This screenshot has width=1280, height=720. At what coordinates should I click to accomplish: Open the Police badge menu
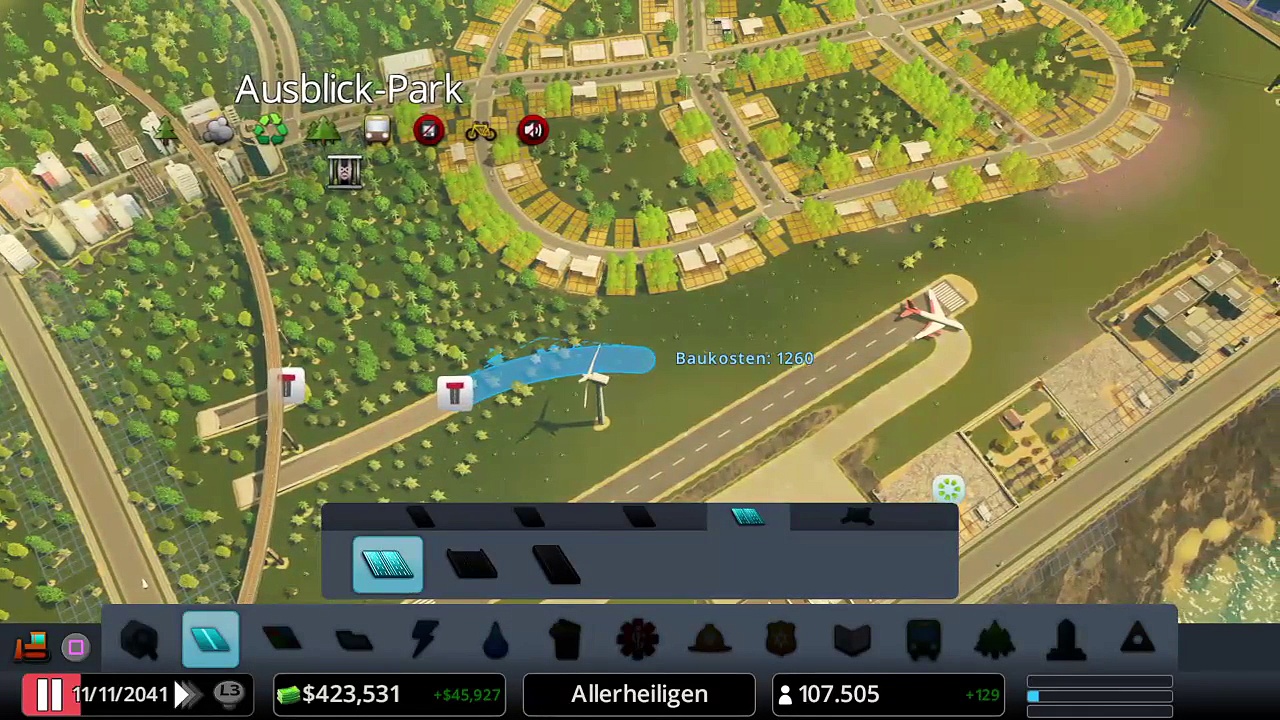(780, 640)
